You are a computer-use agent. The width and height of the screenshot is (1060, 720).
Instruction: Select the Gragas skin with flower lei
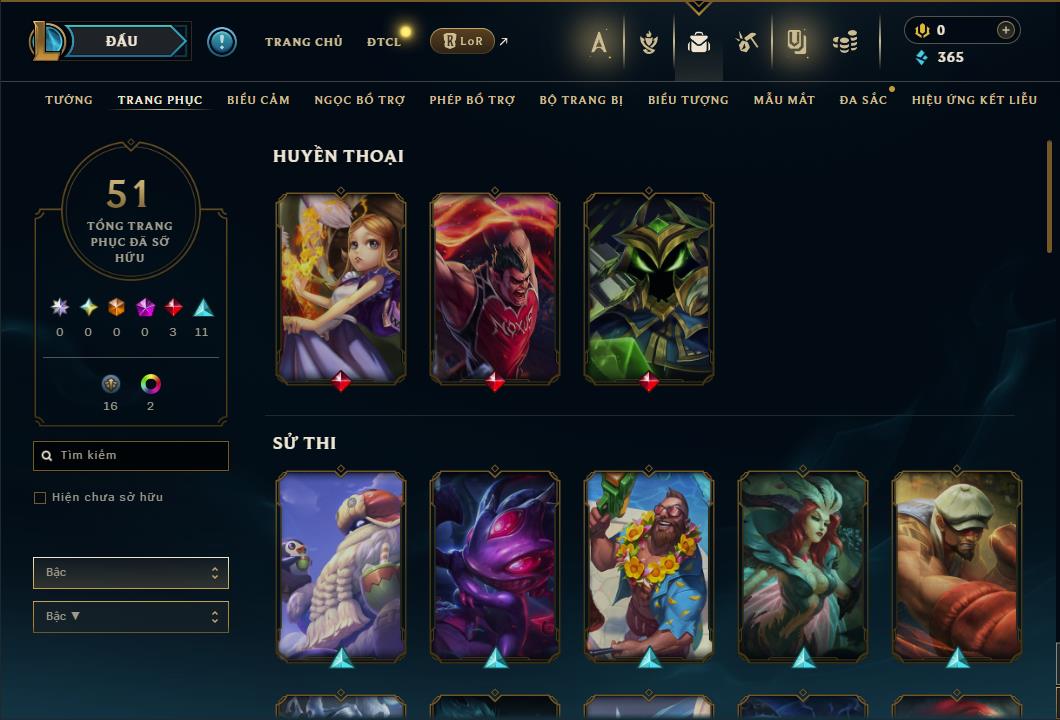tap(649, 565)
